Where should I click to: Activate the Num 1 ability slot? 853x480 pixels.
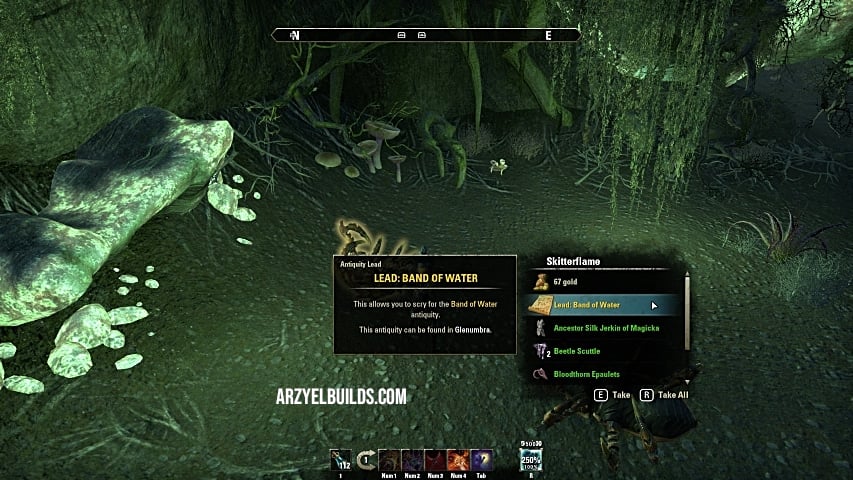tap(388, 461)
